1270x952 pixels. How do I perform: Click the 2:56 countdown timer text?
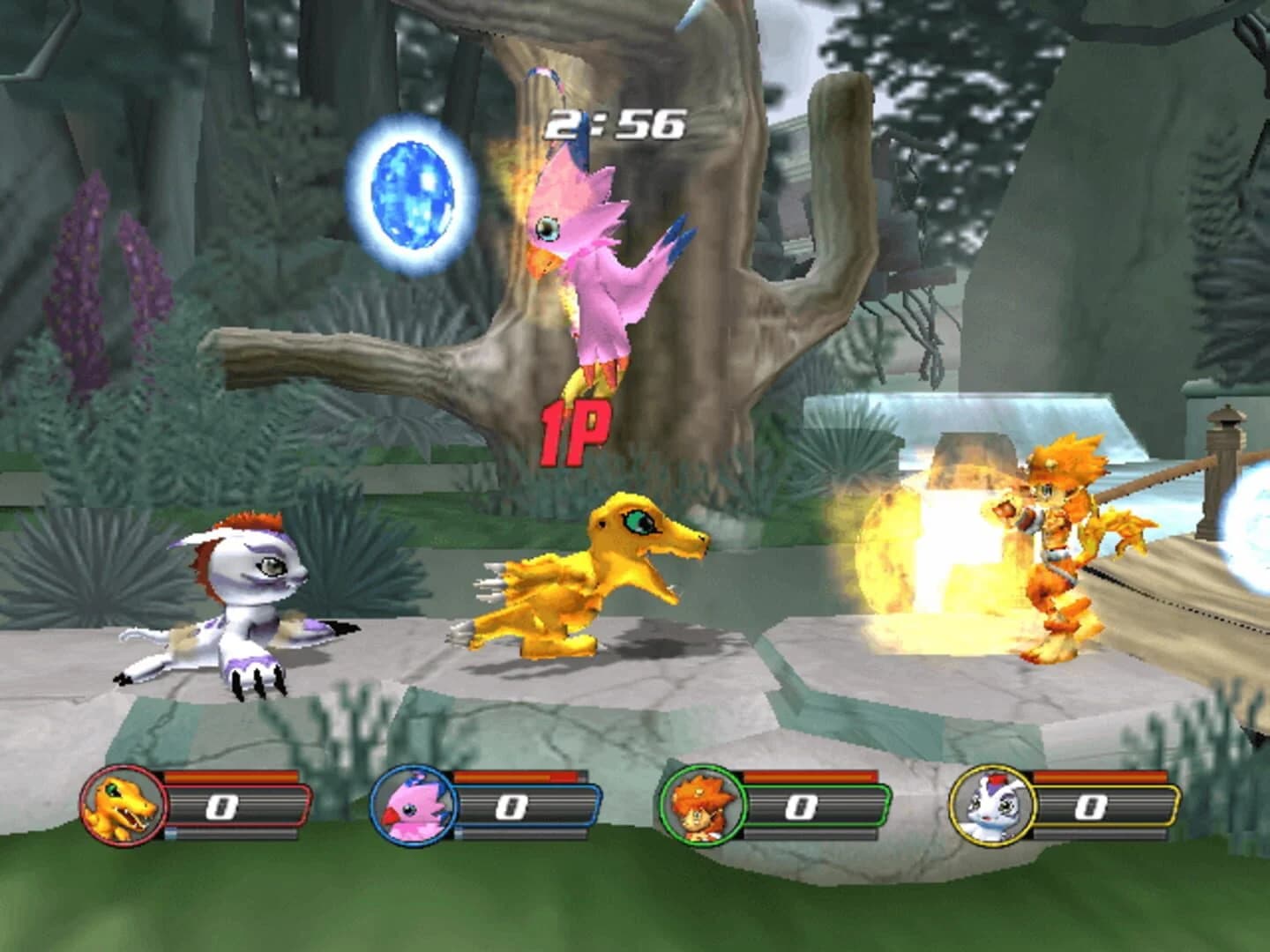point(616,123)
